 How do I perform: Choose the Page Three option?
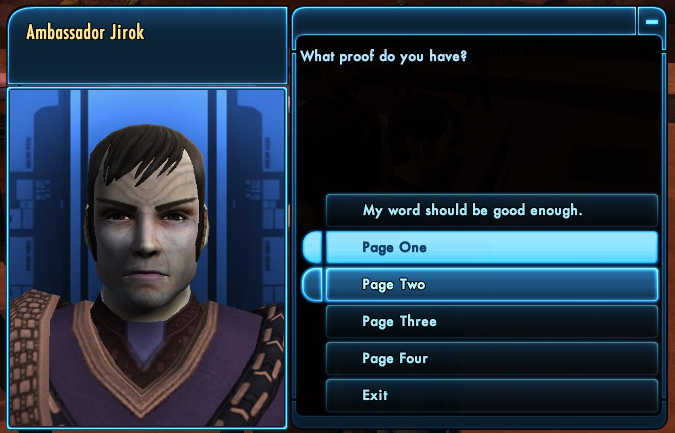point(491,322)
